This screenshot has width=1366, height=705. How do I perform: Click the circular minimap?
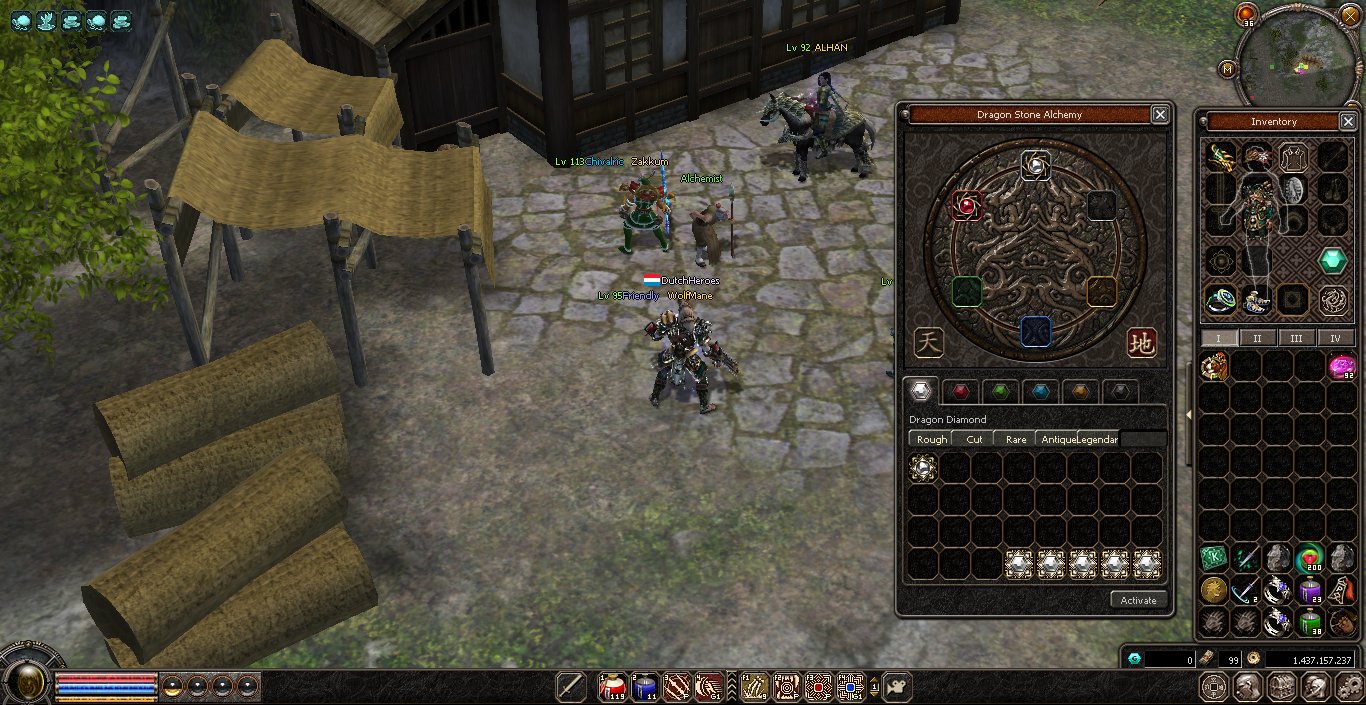click(x=1299, y=60)
